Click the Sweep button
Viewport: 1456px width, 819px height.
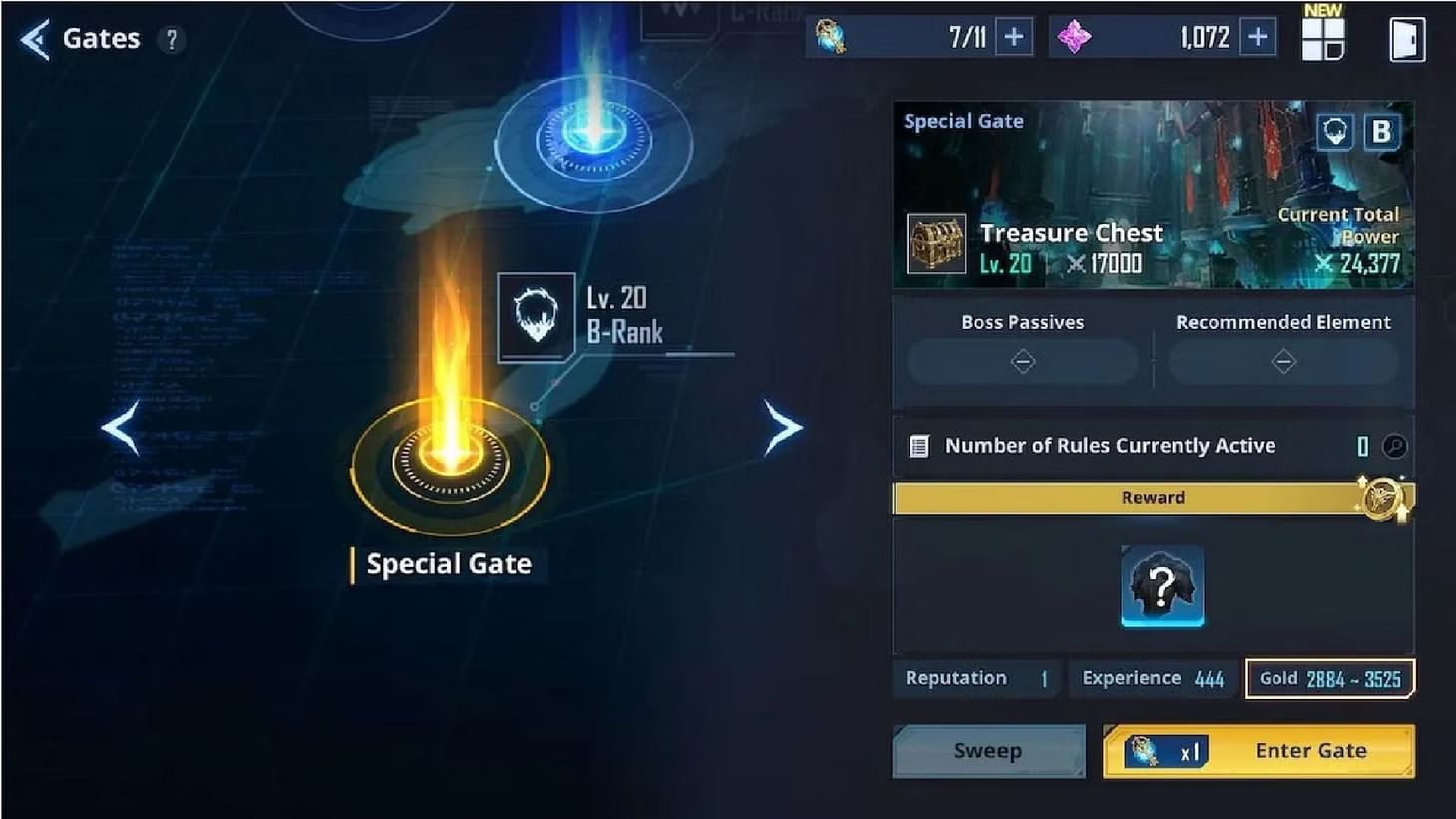pos(988,750)
